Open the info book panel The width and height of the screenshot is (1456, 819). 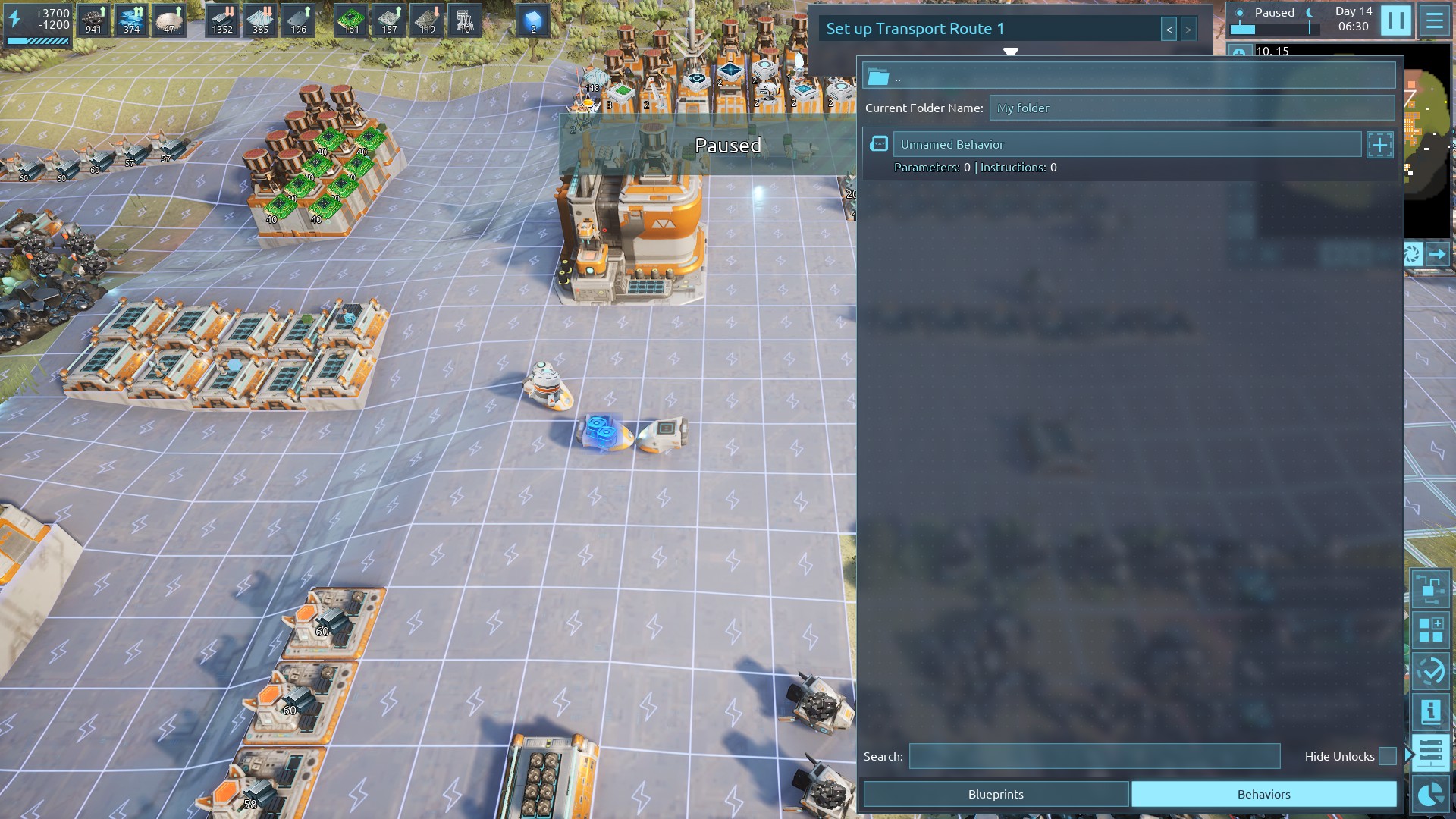tap(1430, 711)
